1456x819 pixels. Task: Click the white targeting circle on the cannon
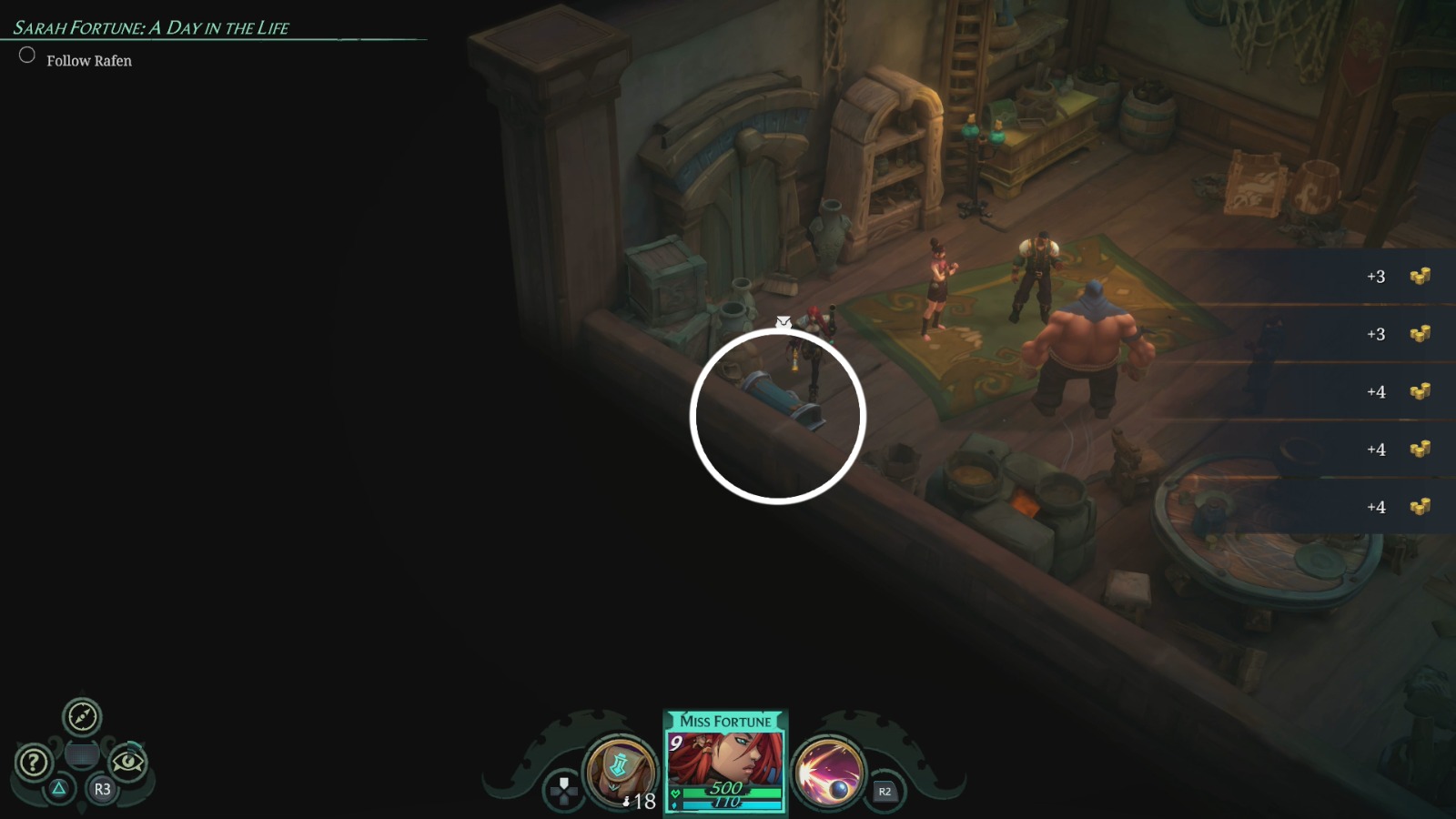(778, 416)
